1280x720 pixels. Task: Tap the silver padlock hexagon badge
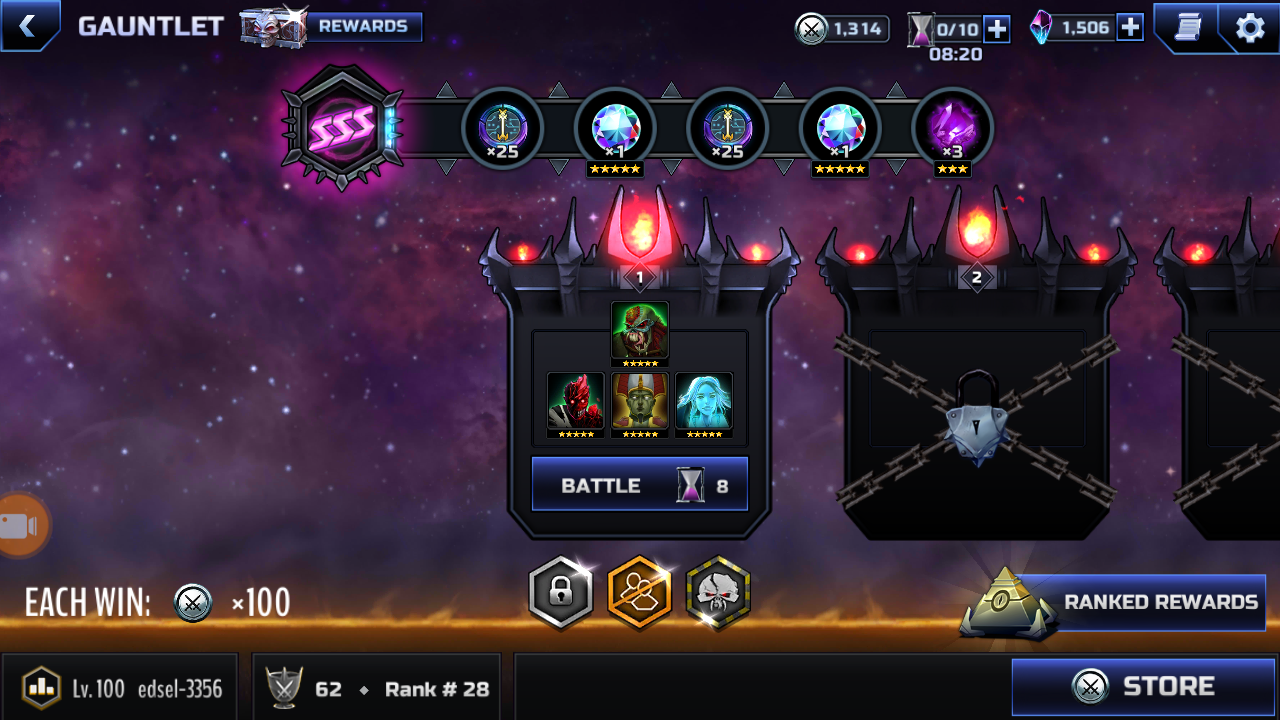(x=560, y=593)
